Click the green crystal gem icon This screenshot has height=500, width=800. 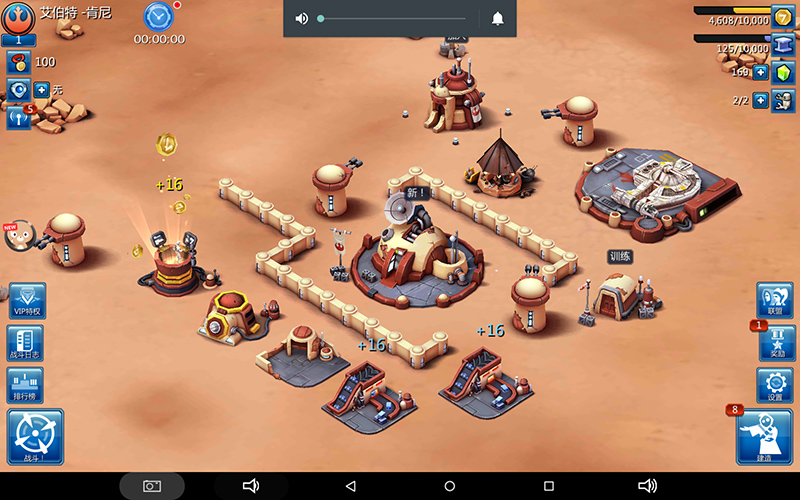point(783,73)
